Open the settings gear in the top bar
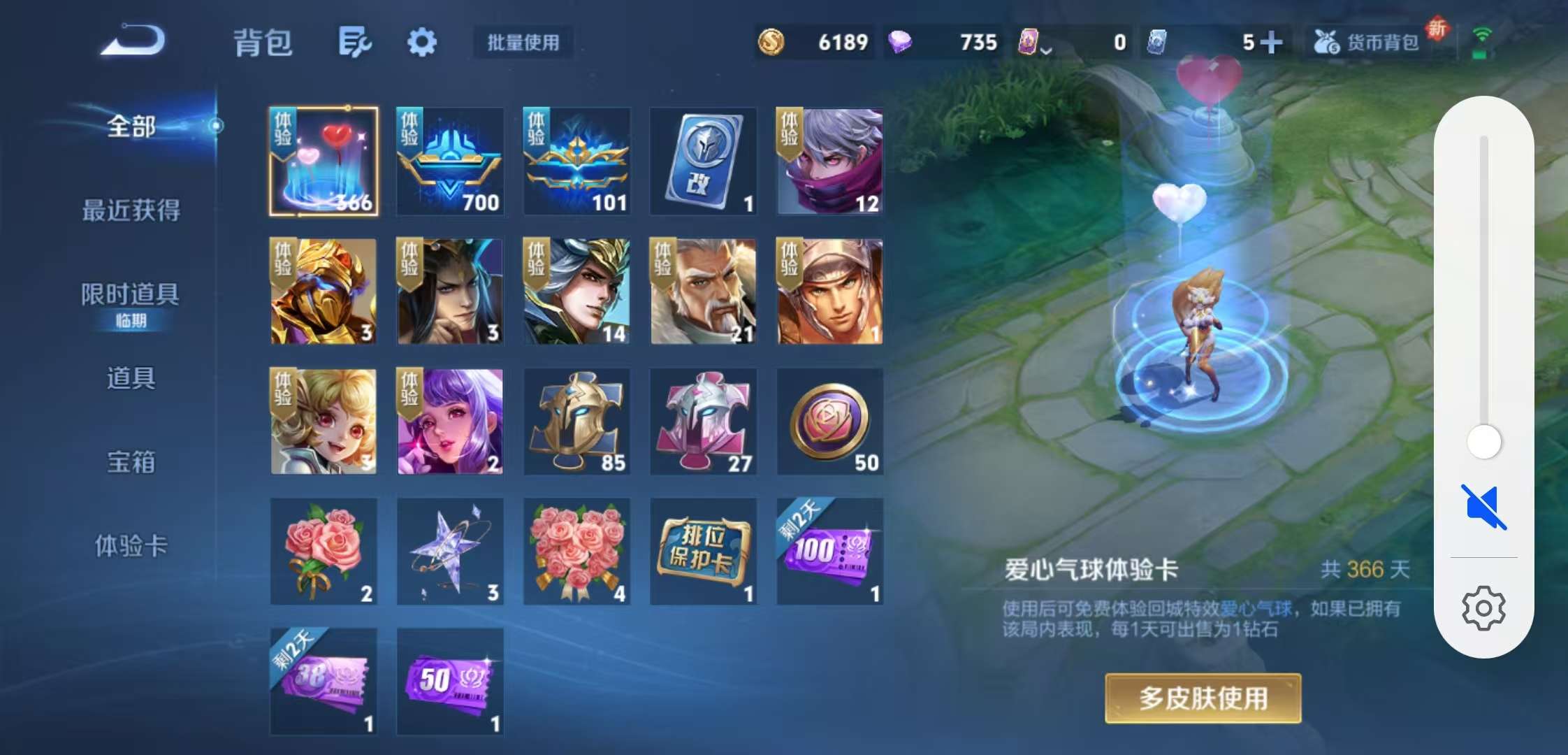Viewport: 1568px width, 755px height. coord(422,42)
